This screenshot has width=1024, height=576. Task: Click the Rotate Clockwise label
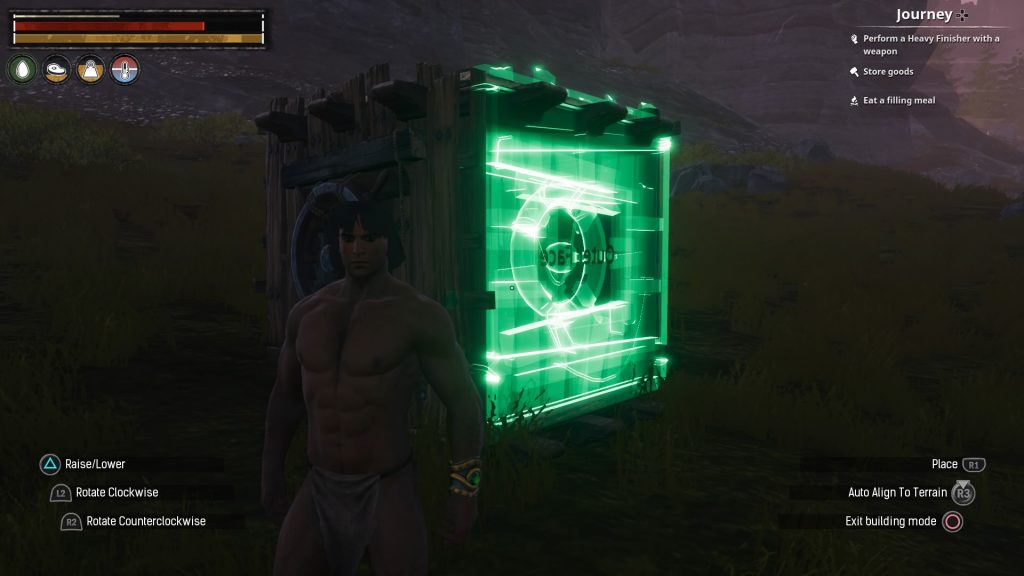[x=117, y=492]
